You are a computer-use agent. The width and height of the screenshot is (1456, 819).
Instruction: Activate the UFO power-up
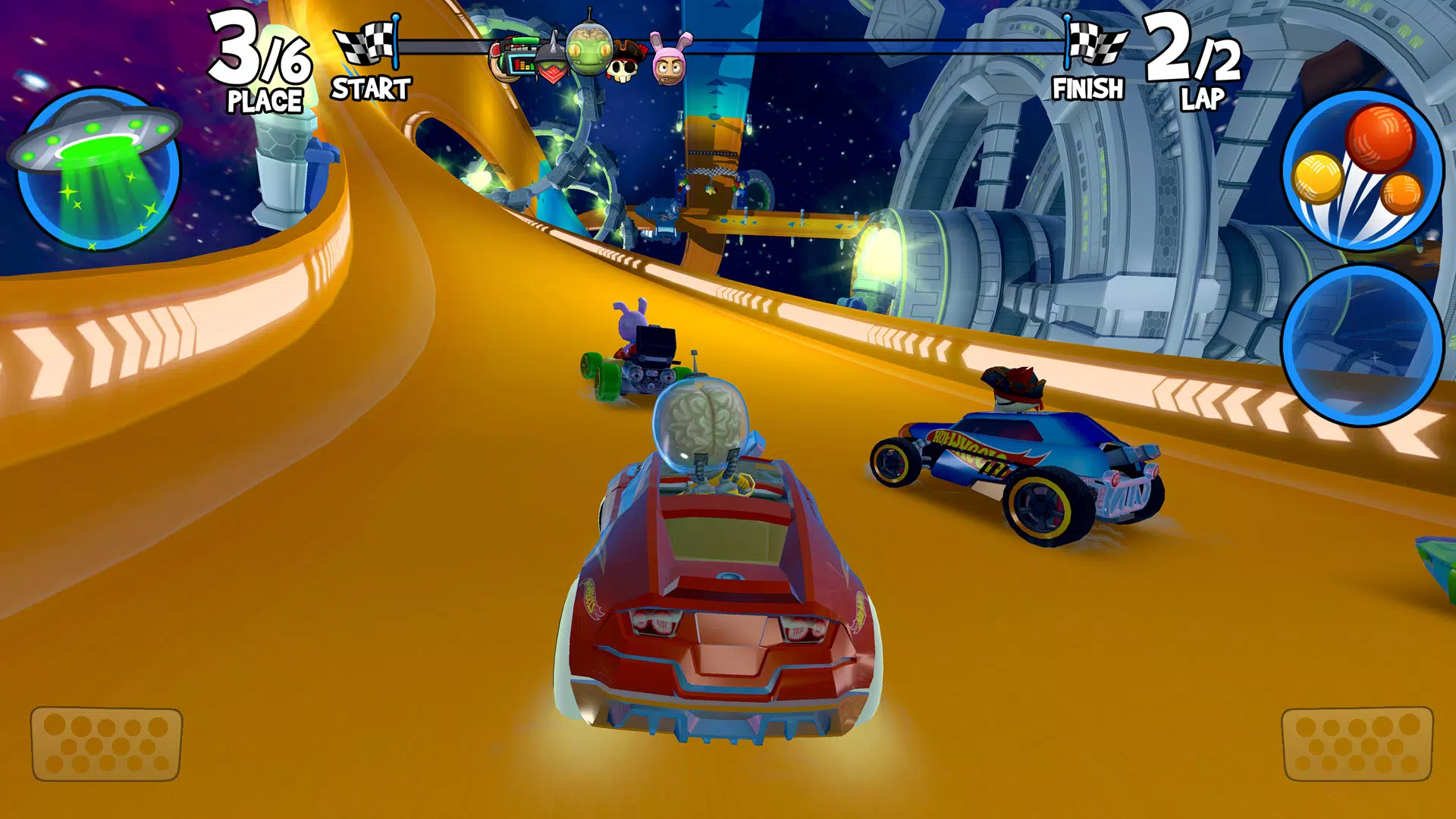97,171
